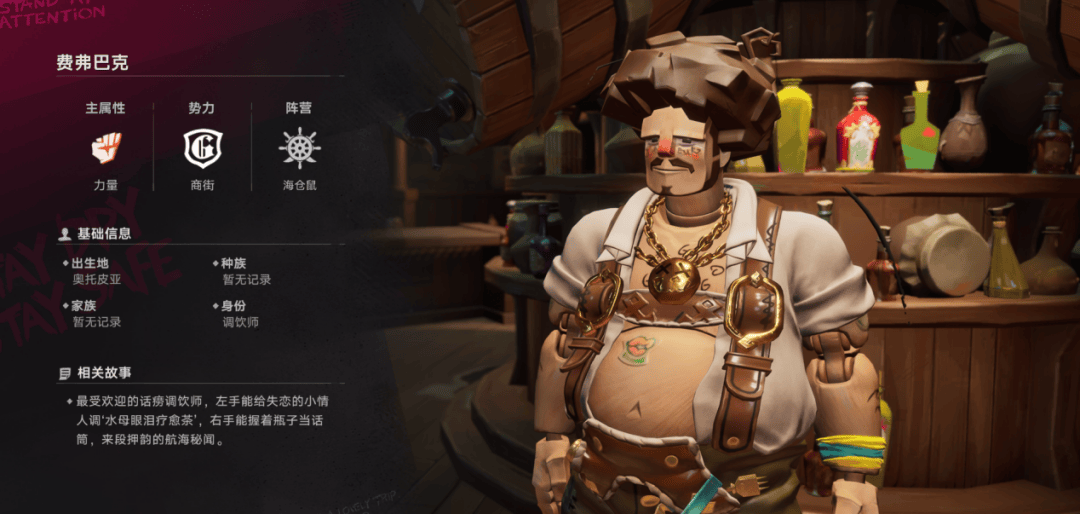1080x514 pixels.
Task: Open the 海仓鼠 ship wheel camp icon
Action: coord(299,148)
